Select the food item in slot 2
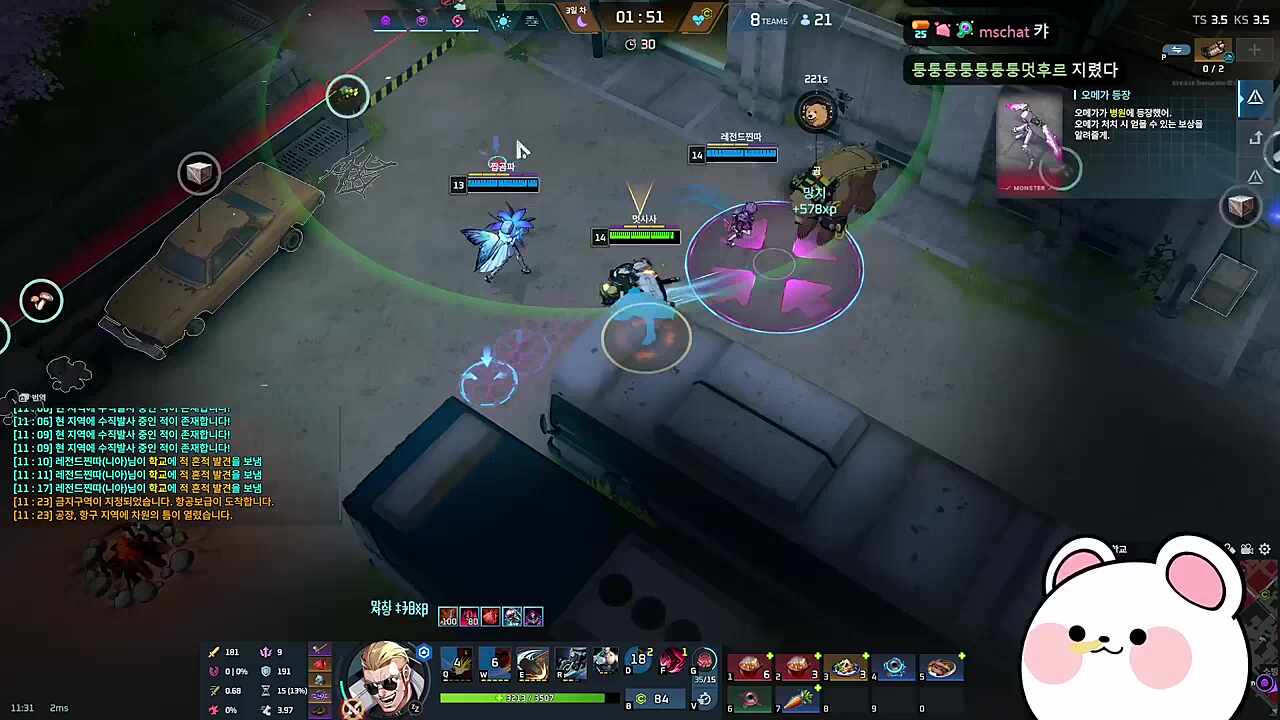The height and width of the screenshot is (720, 1280). click(x=798, y=667)
